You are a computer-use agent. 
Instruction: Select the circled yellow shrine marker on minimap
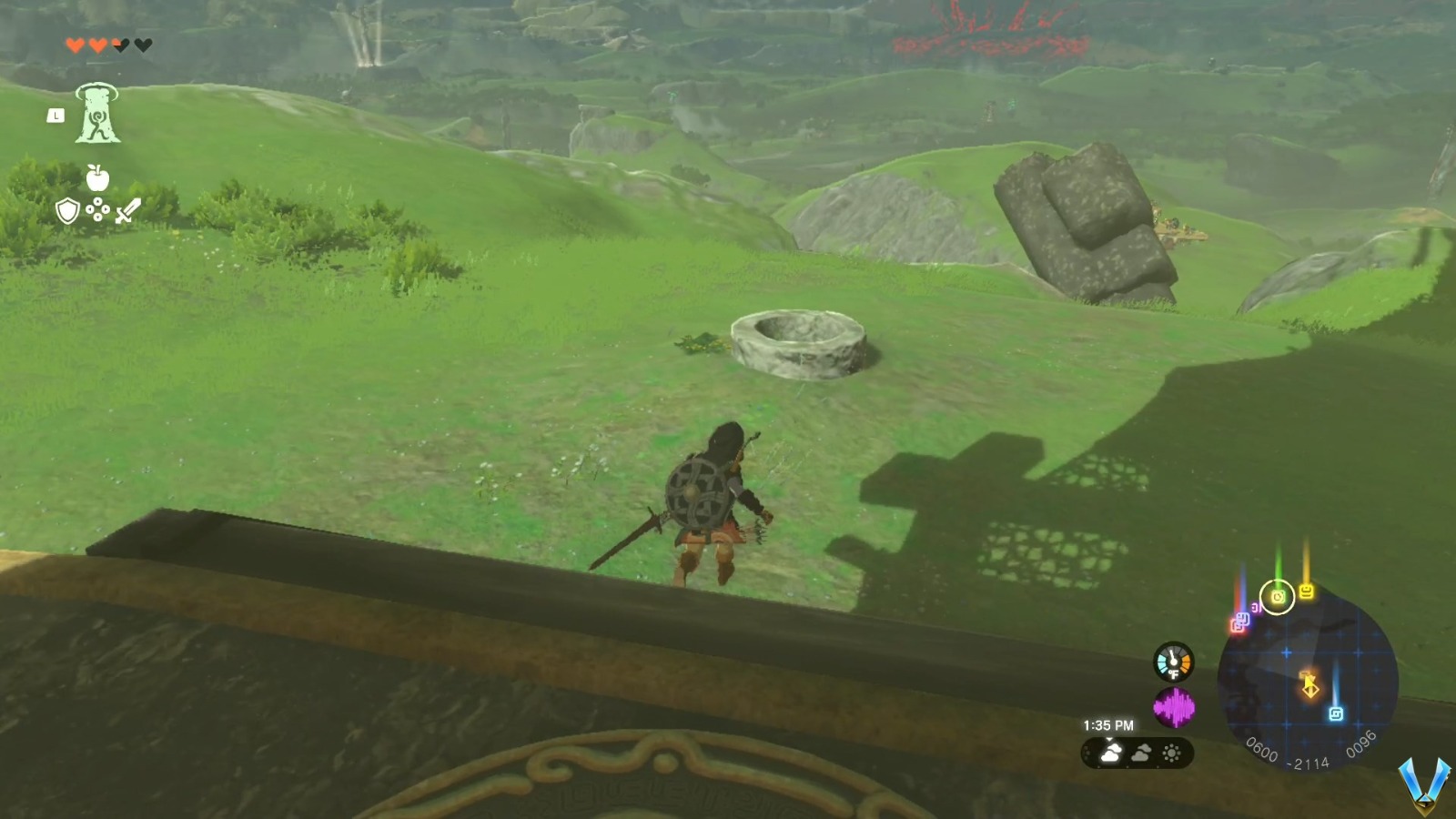pos(1278,598)
